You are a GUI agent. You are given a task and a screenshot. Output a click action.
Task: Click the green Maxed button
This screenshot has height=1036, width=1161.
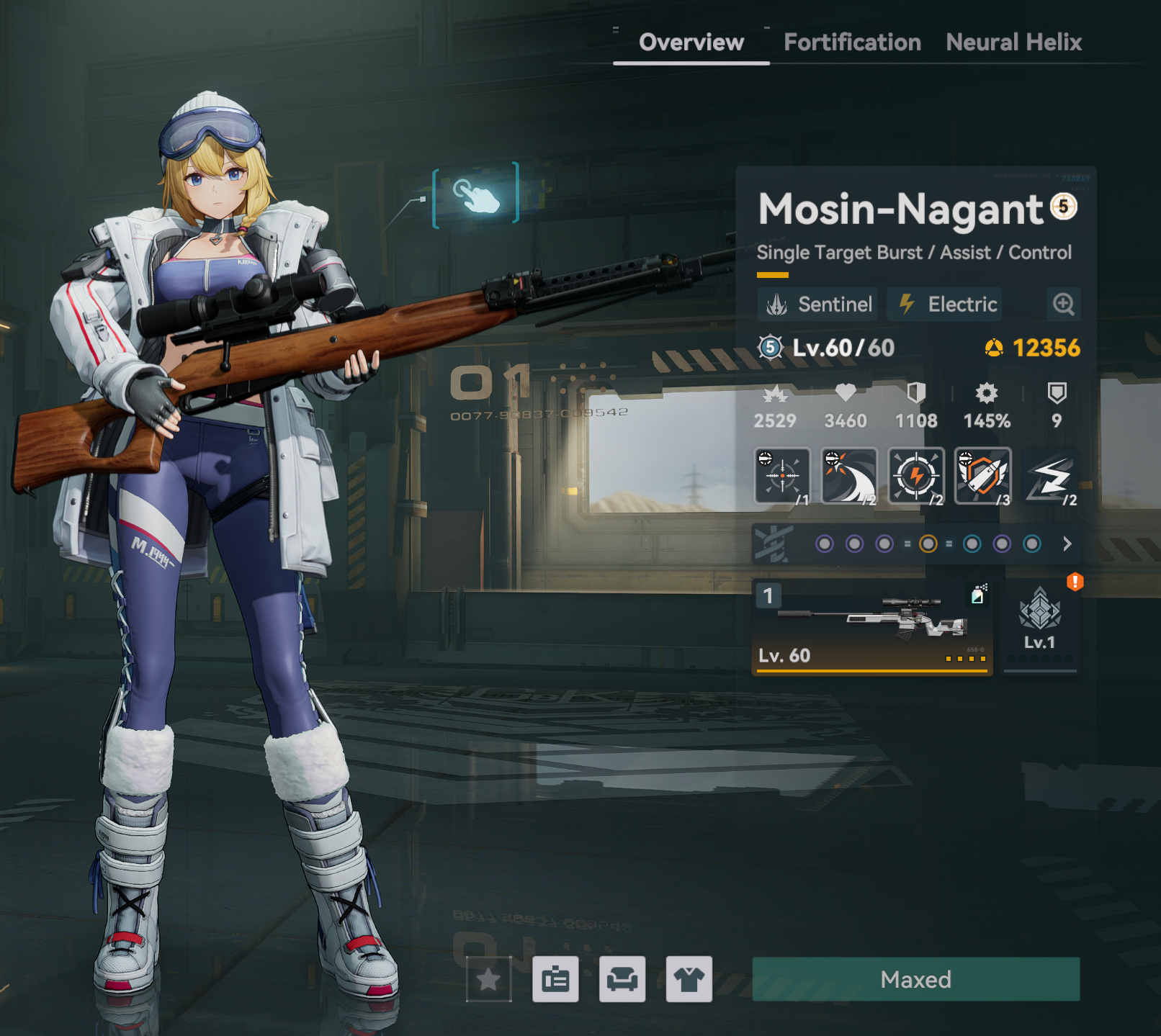pyautogui.click(x=915, y=979)
